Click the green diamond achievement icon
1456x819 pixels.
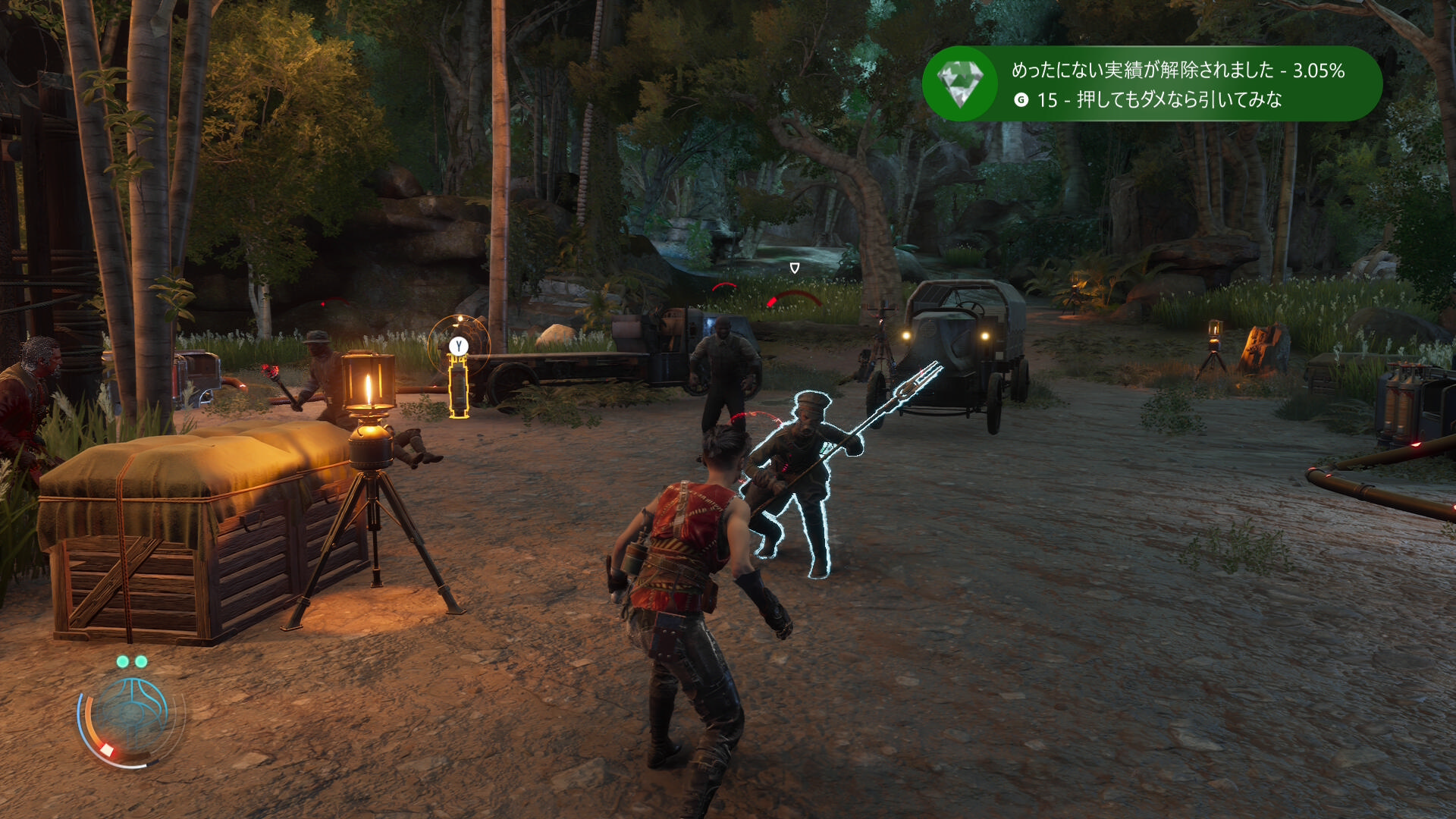tap(960, 83)
